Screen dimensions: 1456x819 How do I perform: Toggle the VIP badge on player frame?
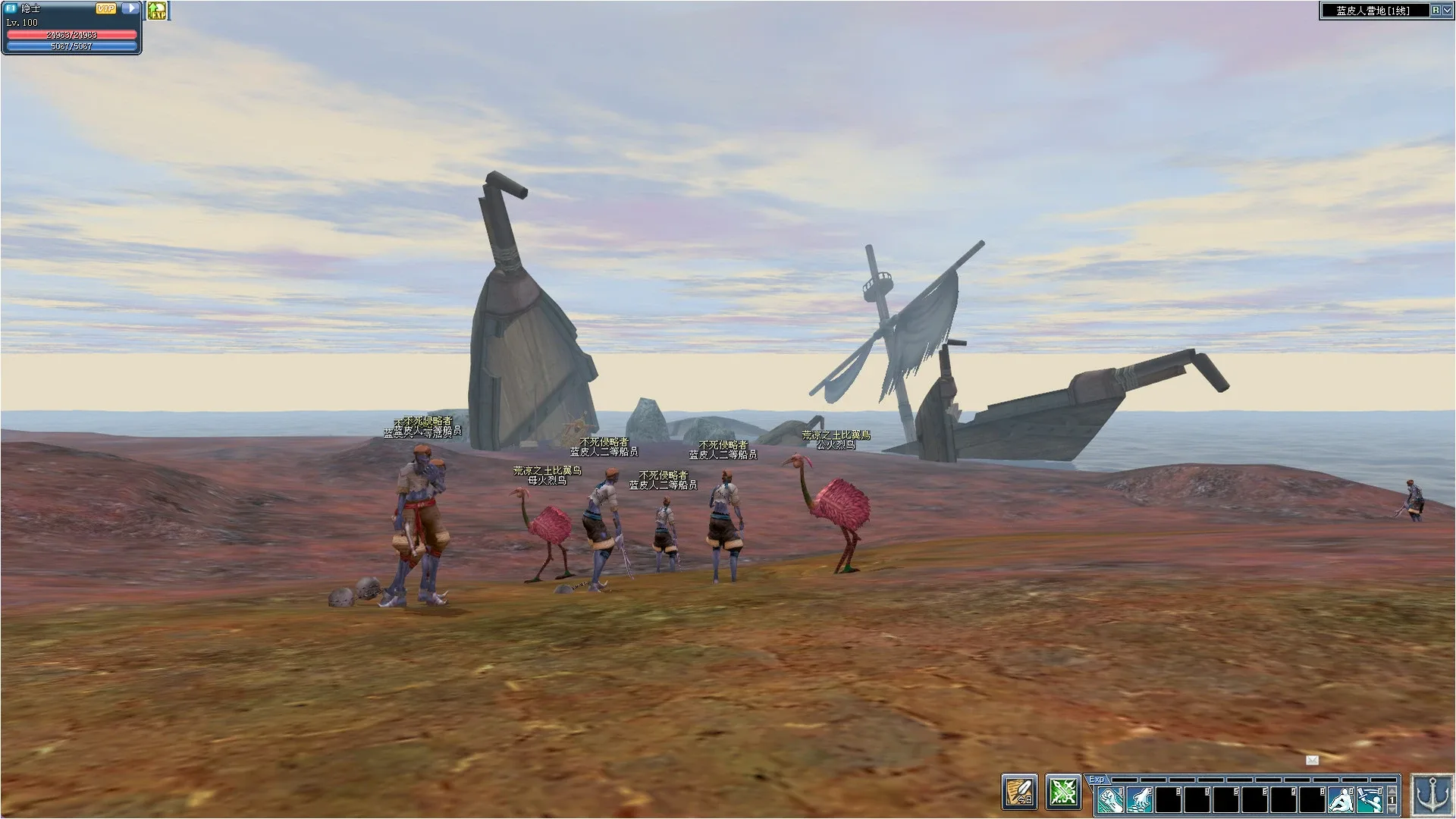click(105, 9)
